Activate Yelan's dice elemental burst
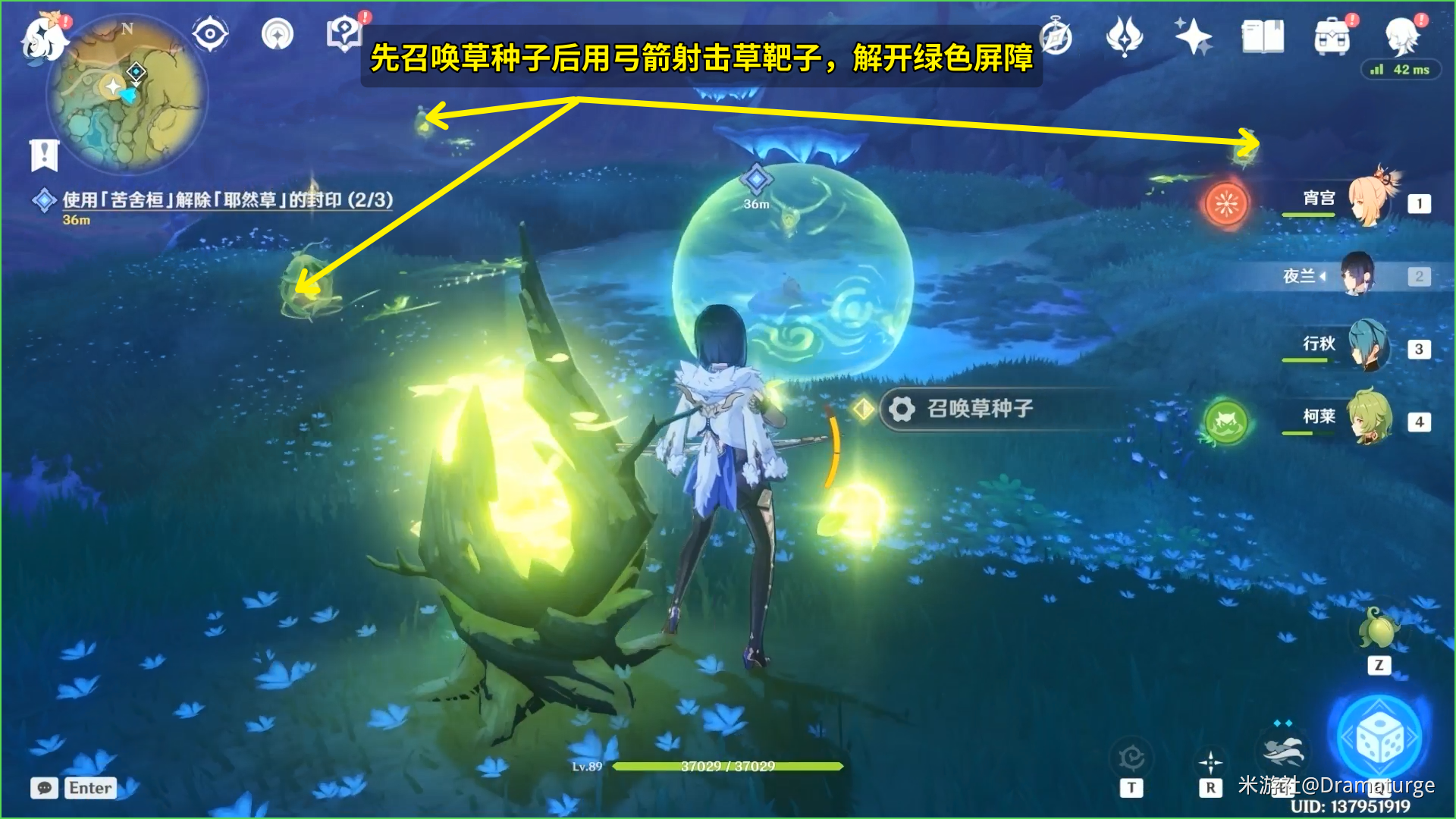1456x819 pixels. [x=1379, y=739]
